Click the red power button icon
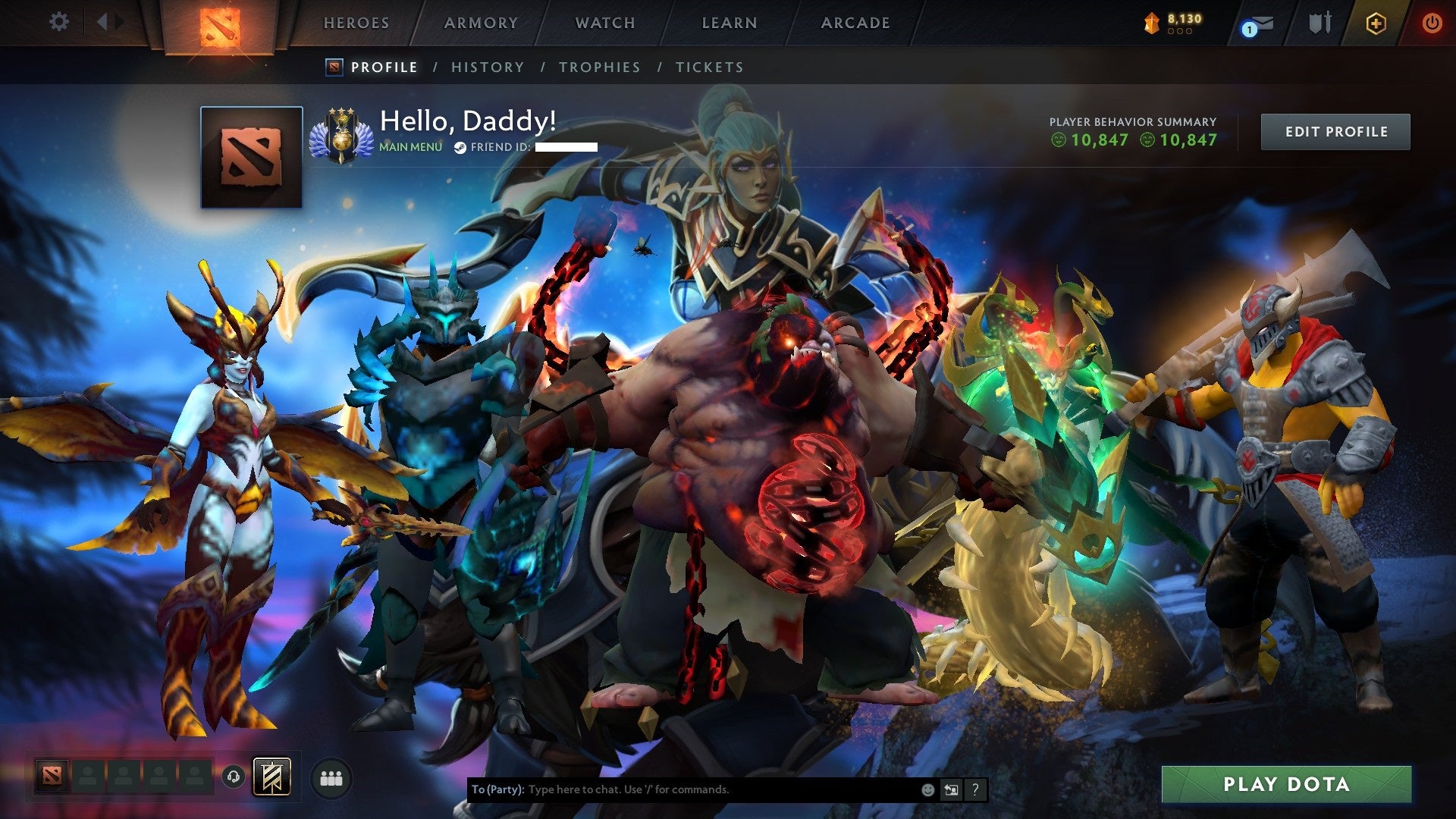The height and width of the screenshot is (819, 1456). click(1432, 23)
